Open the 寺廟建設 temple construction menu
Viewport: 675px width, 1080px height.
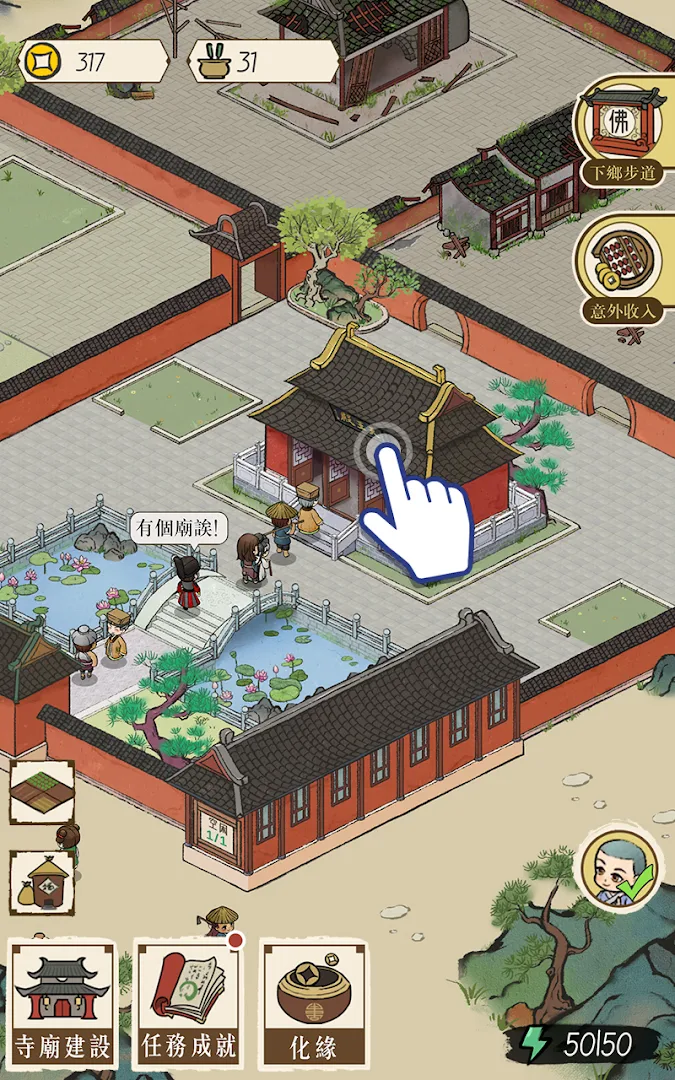coord(62,1003)
